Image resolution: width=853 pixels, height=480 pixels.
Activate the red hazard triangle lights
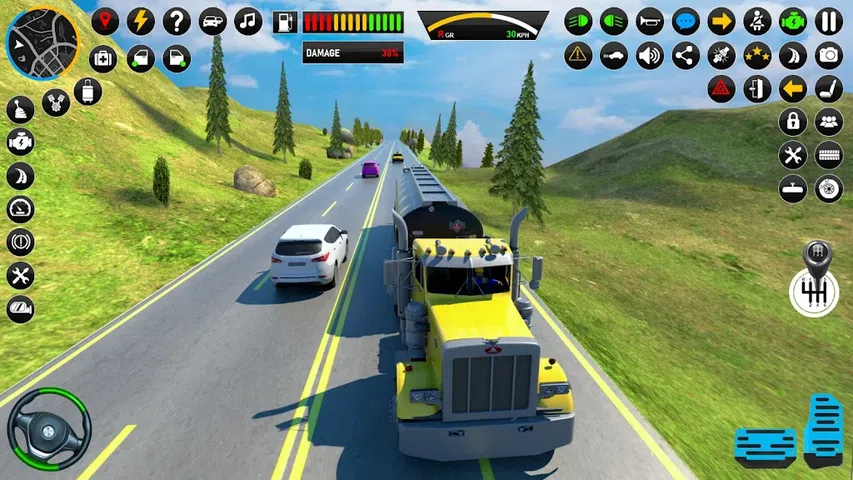pyautogui.click(x=721, y=89)
